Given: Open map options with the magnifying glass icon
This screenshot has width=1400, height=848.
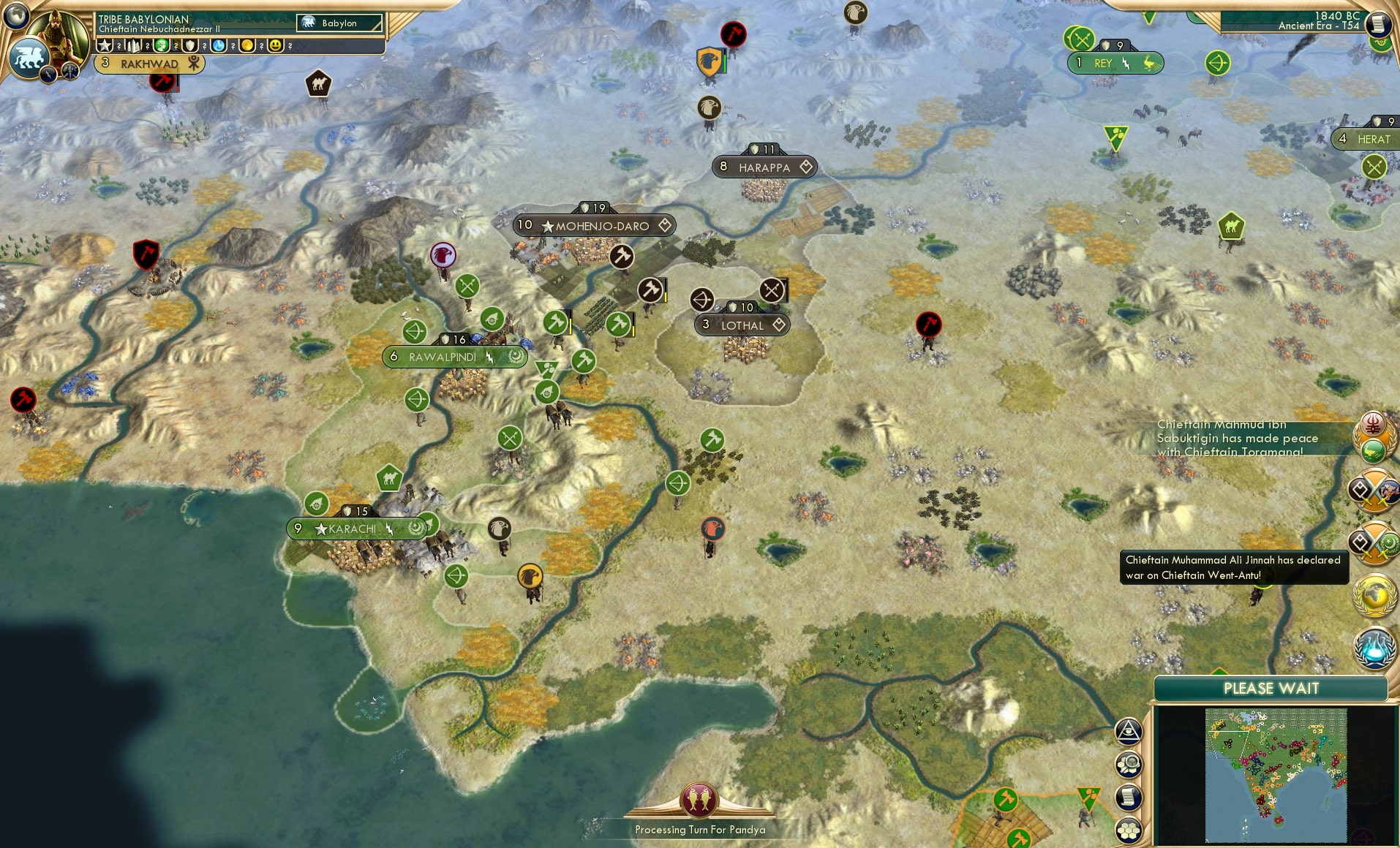Looking at the screenshot, I should [1128, 762].
